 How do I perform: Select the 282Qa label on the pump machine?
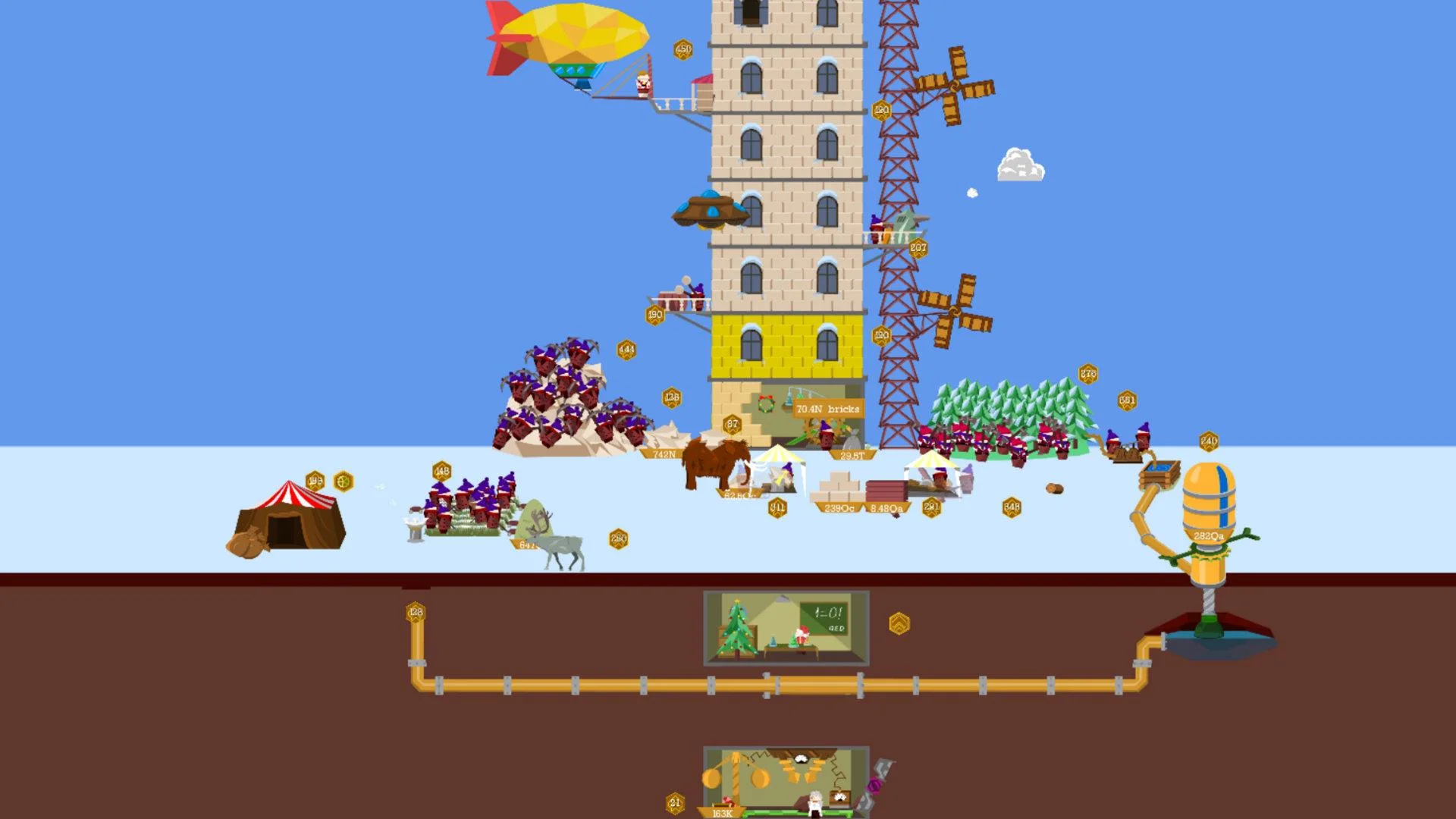[x=1209, y=536]
